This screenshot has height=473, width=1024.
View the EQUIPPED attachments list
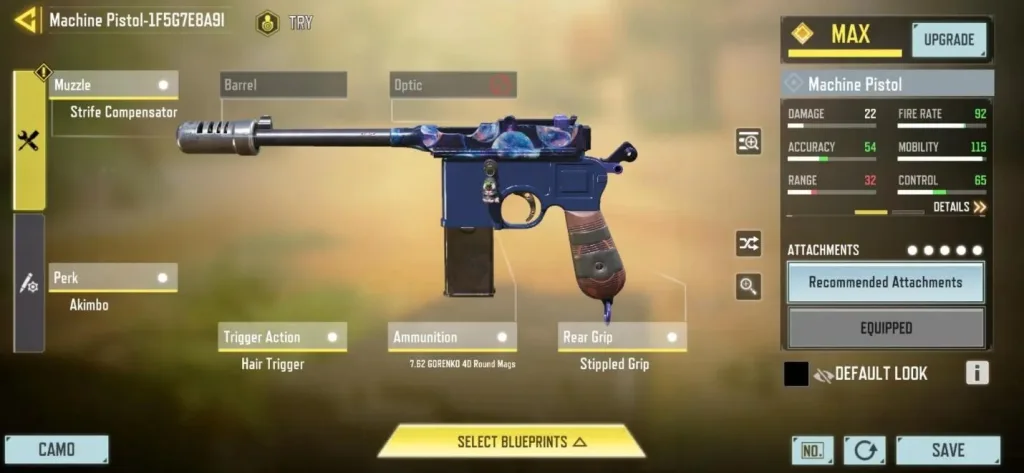[x=885, y=328]
